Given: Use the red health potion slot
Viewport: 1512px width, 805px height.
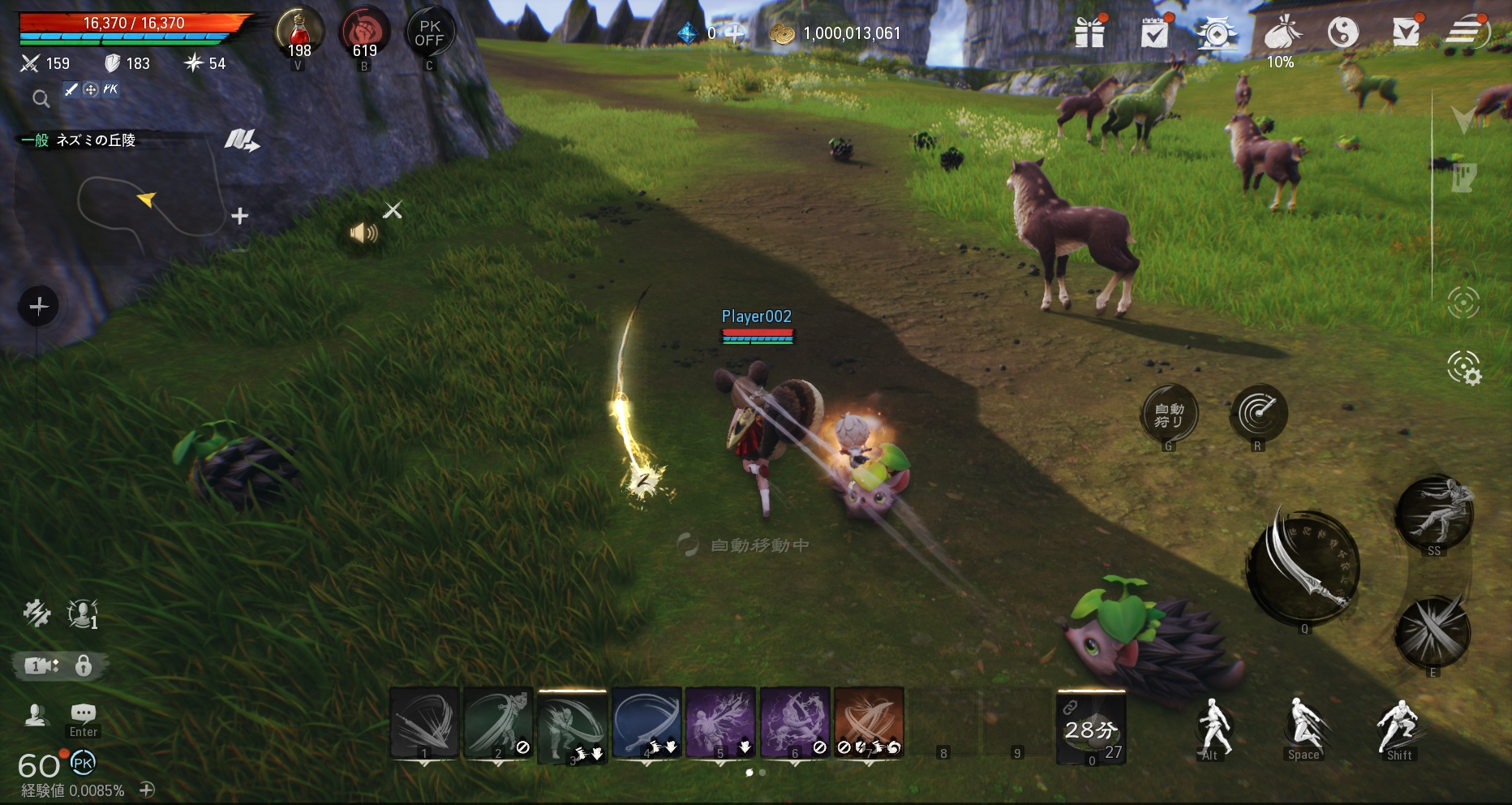Looking at the screenshot, I should (x=299, y=34).
